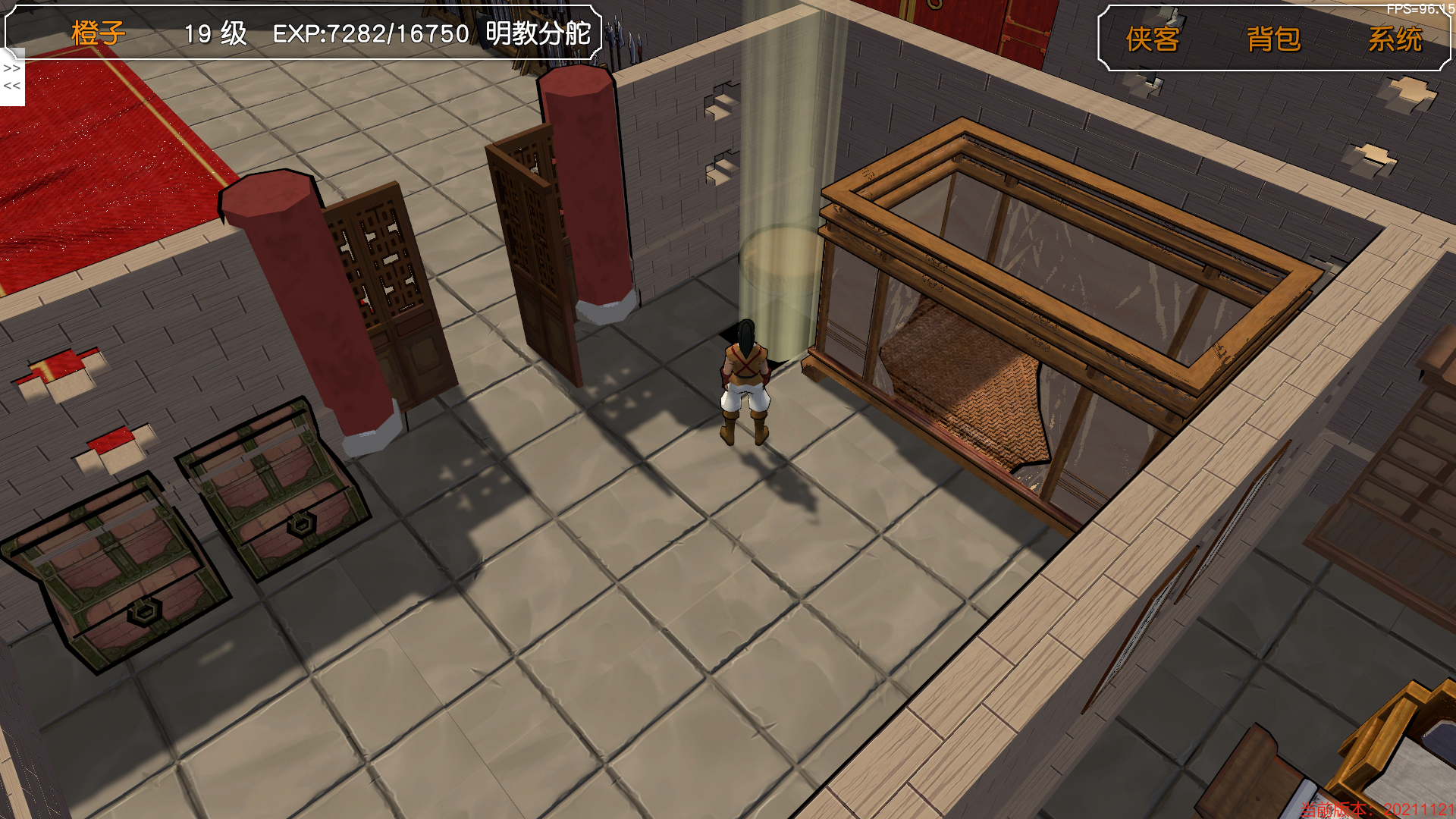Open the 背包 inventory bag
1456x819 pixels.
click(x=1273, y=39)
